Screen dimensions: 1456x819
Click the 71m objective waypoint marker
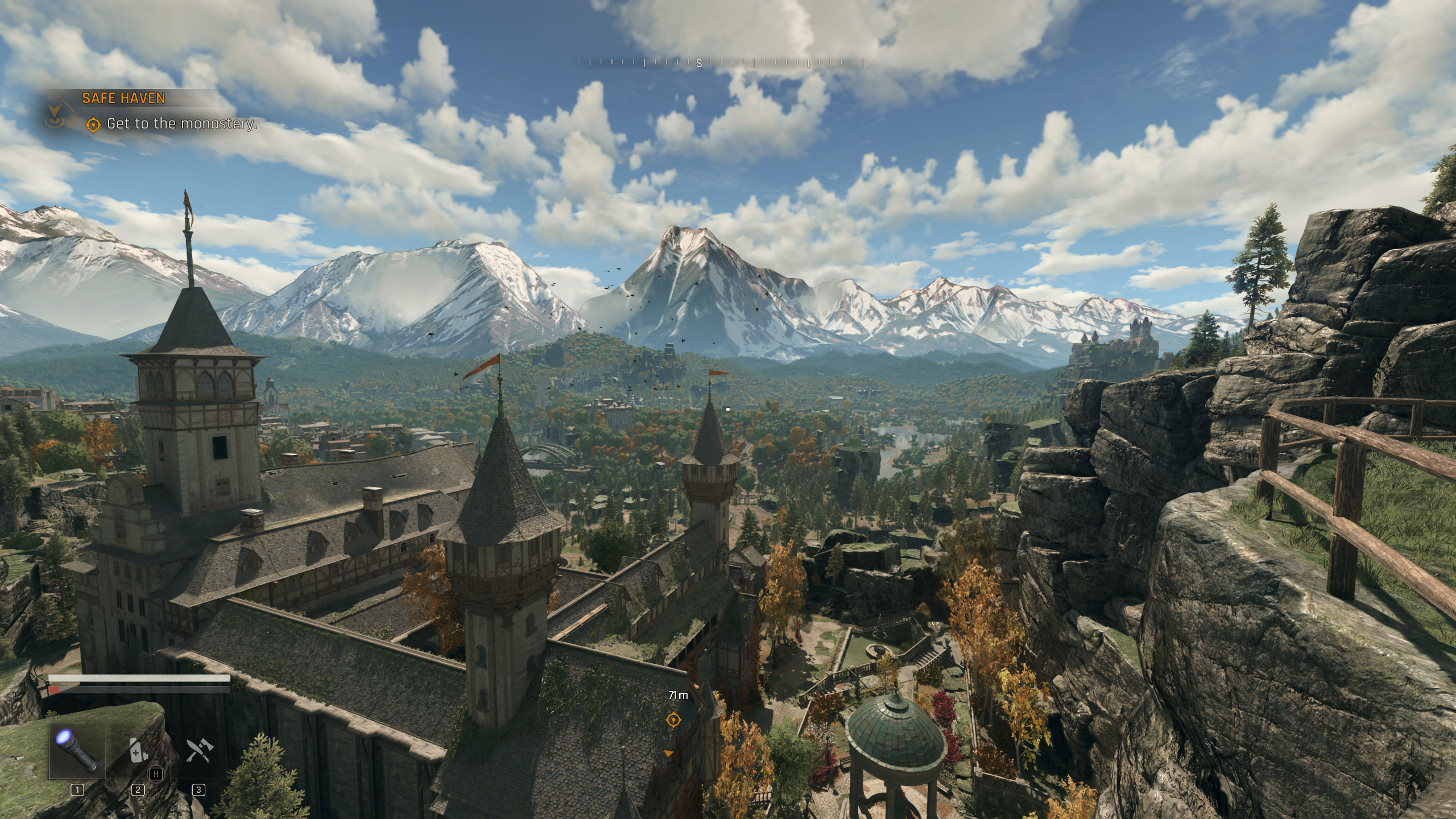(x=673, y=720)
